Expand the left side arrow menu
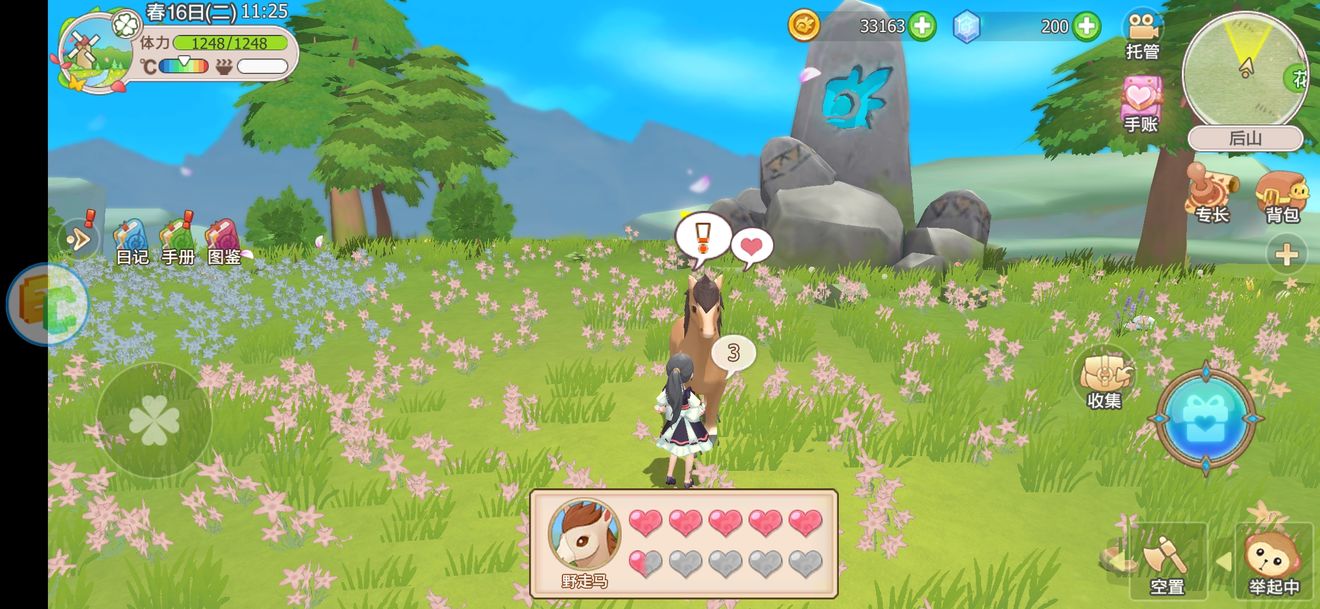 pyautogui.click(x=78, y=238)
